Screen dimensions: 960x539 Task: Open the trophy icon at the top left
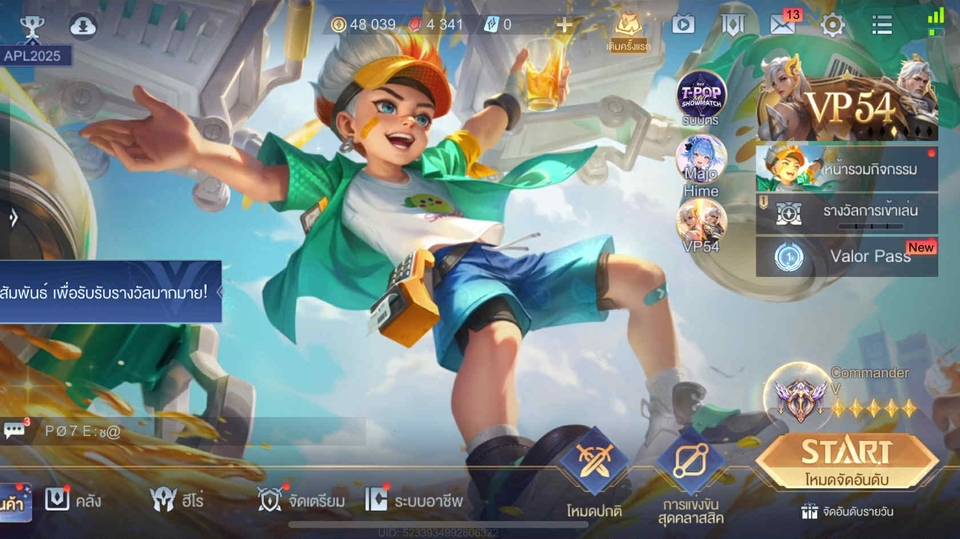[32, 27]
